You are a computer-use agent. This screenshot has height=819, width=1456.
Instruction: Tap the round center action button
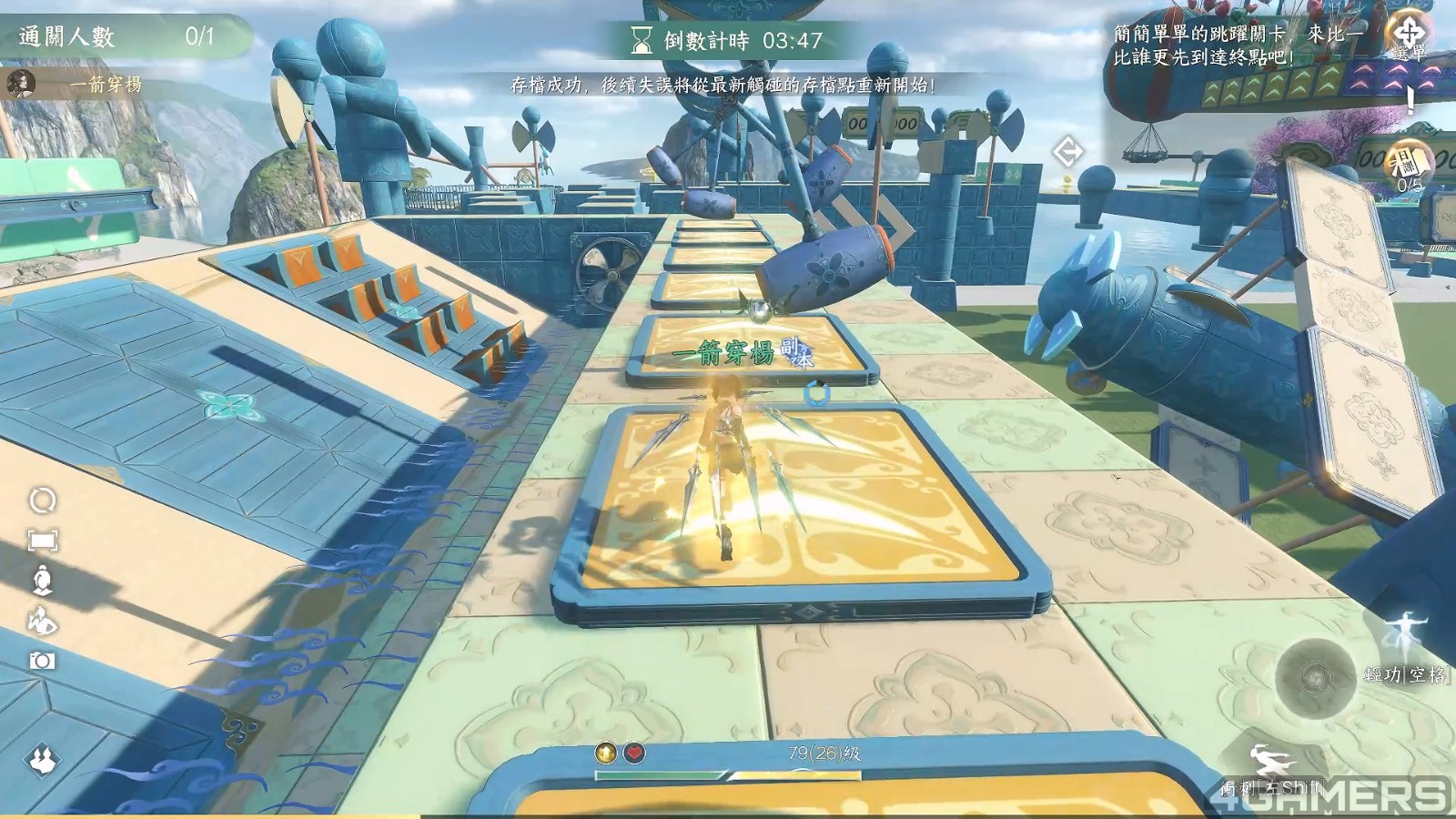point(1314,678)
